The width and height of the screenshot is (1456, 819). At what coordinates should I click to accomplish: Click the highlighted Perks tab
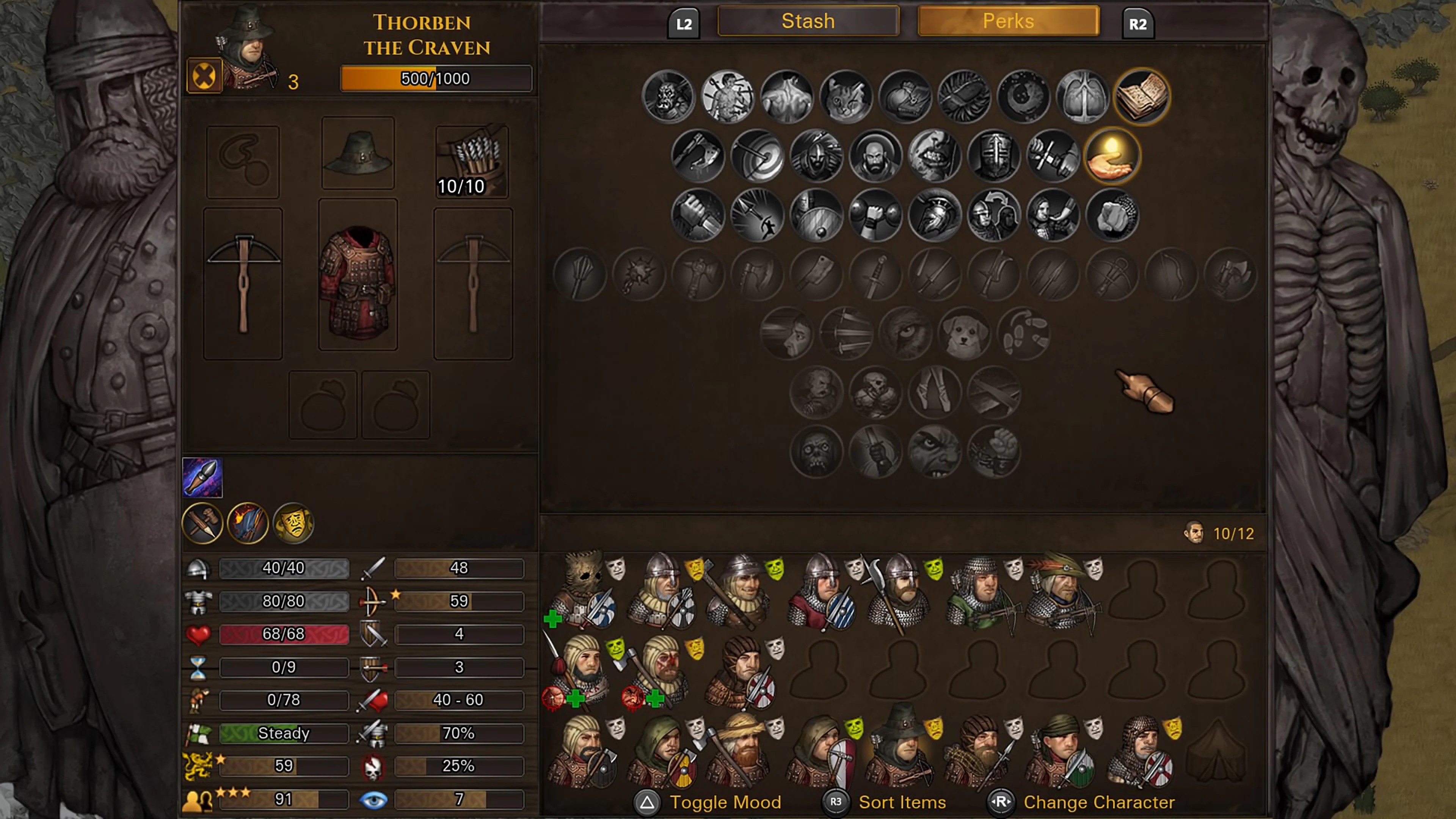click(1008, 21)
